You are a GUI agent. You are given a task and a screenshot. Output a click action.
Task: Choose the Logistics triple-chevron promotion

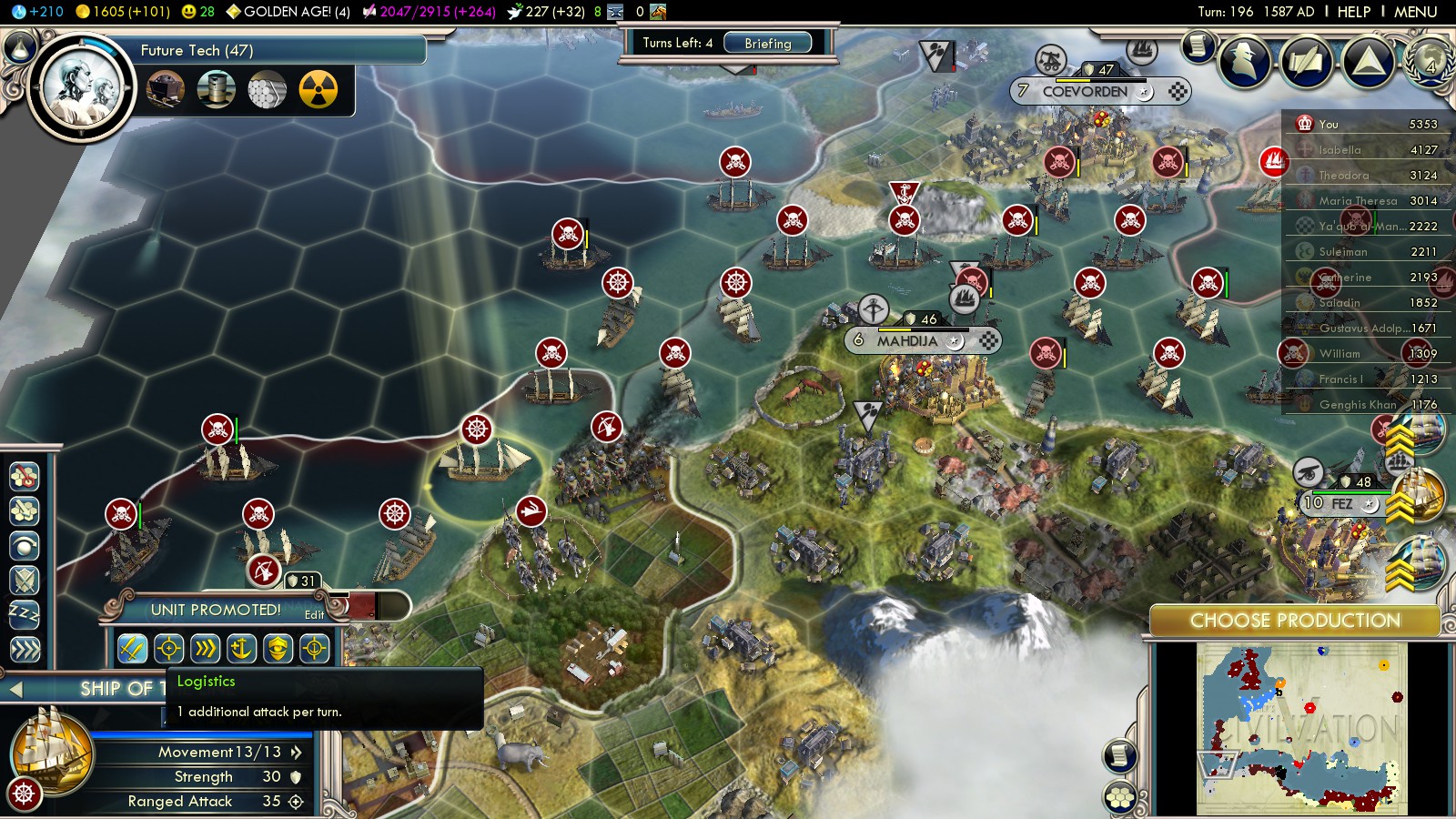[206, 649]
